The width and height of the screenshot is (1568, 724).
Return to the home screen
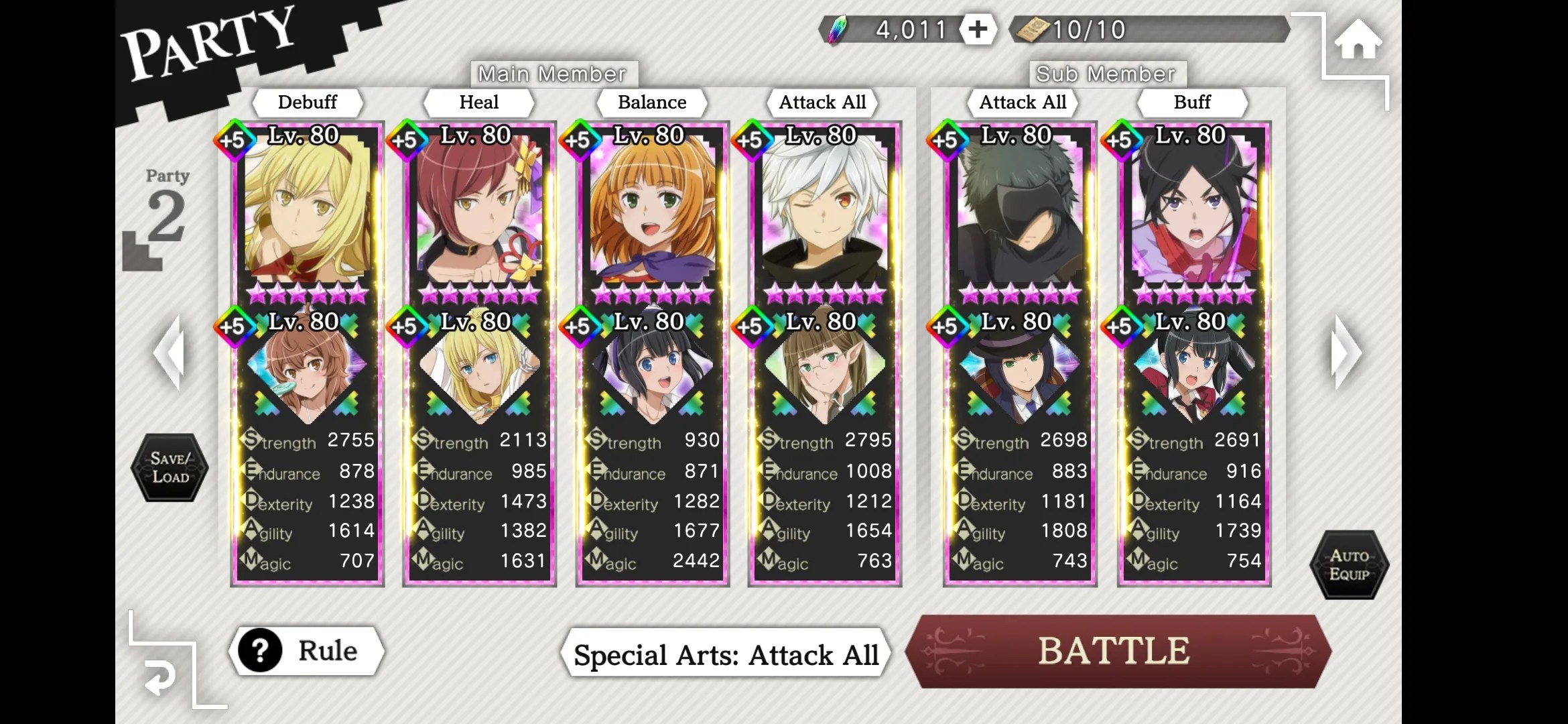[x=1358, y=40]
